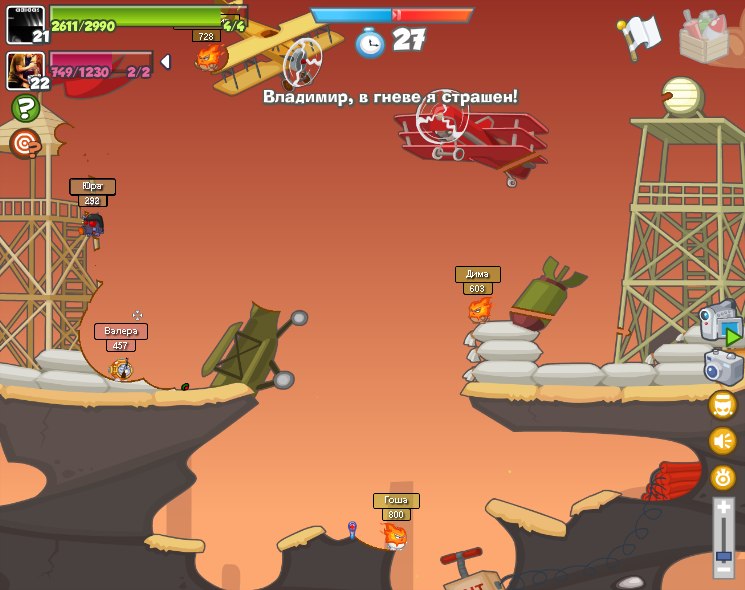Click the level 21 player avatar
This screenshot has width=745, height=590.
tap(26, 25)
